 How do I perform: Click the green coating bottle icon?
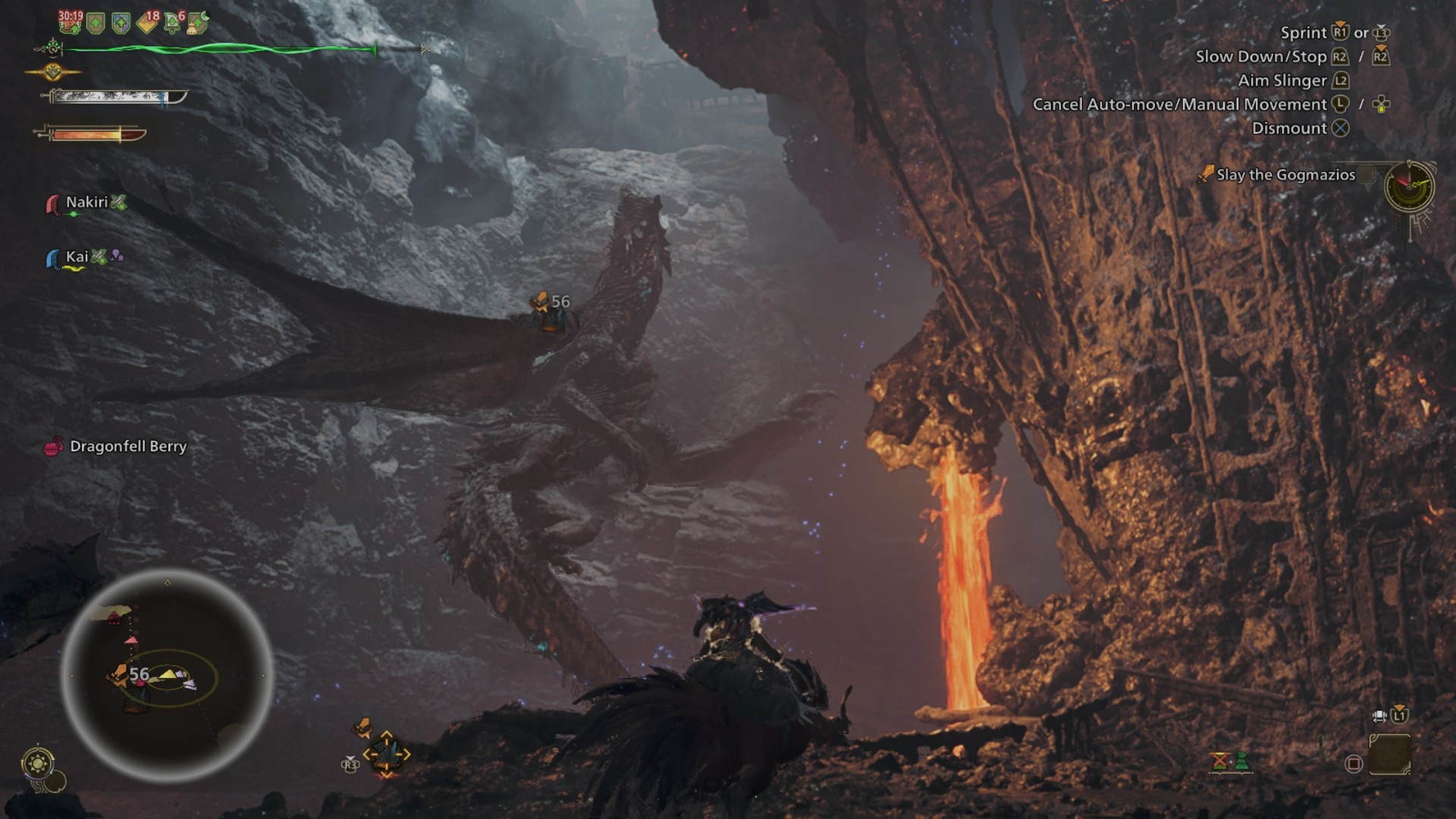coord(1241,760)
